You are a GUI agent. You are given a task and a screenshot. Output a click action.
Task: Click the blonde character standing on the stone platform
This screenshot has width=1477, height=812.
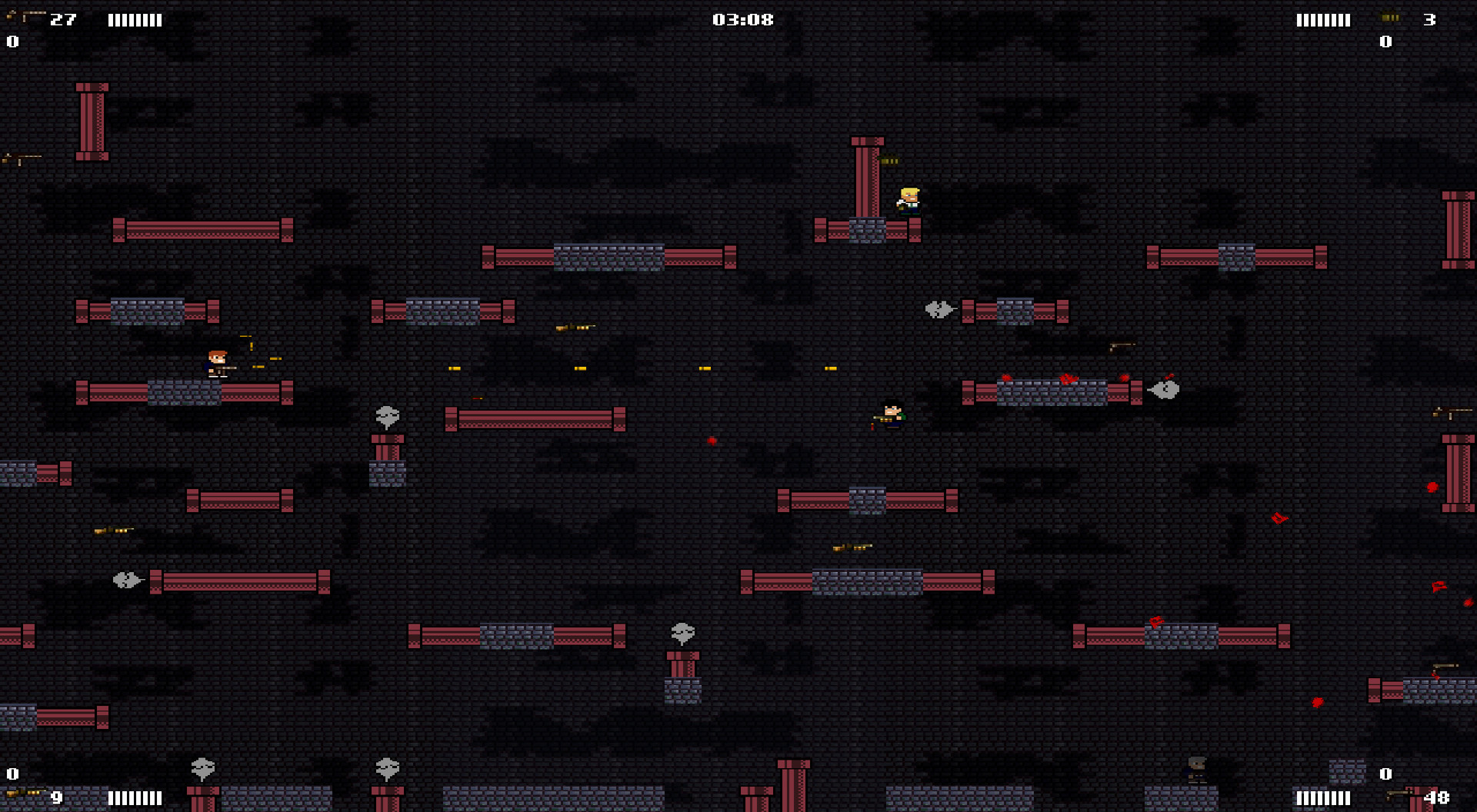click(x=909, y=200)
